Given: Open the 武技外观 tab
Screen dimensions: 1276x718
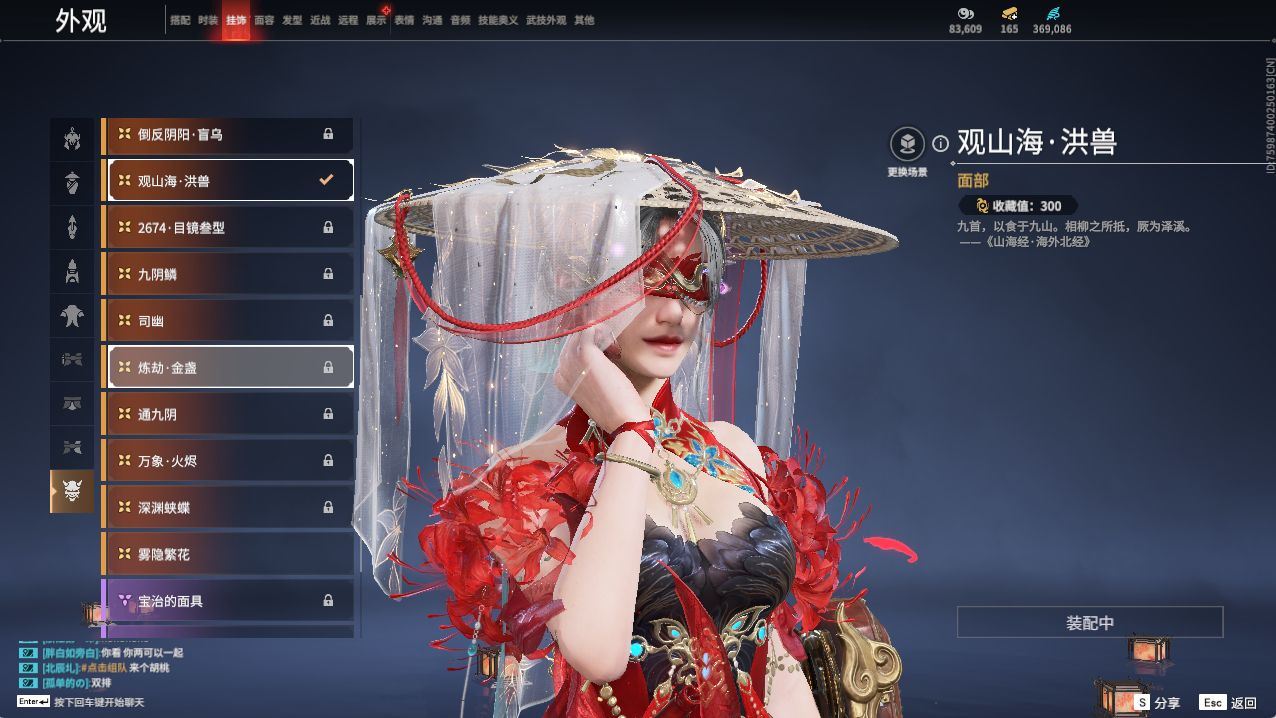Looking at the screenshot, I should tap(546, 20).
